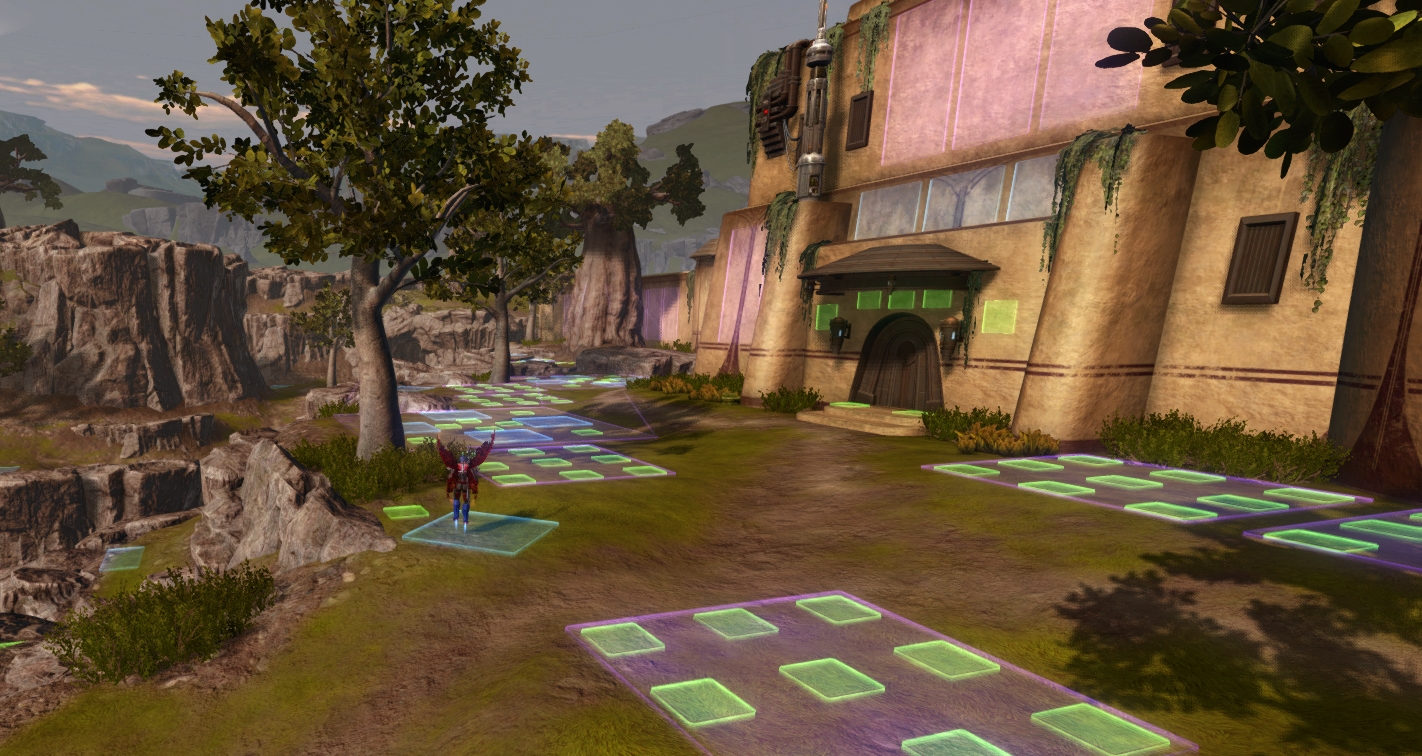Select the faint blue hook on the rocky ledge
The width and height of the screenshot is (1422, 756).
(x=122, y=558)
